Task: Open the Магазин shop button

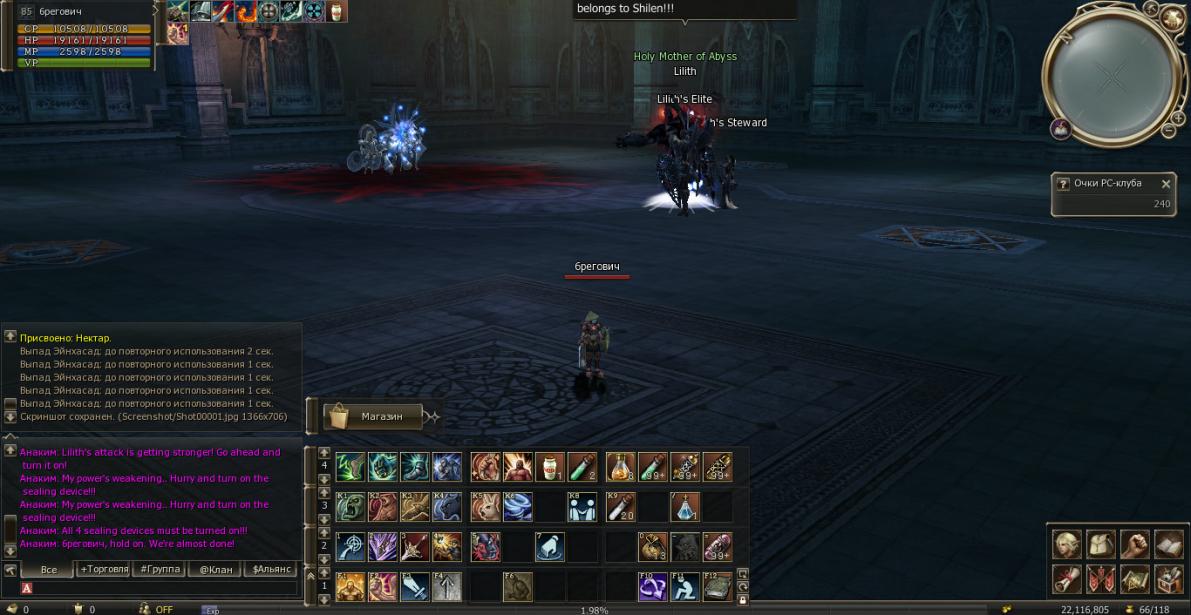Action: coord(374,416)
